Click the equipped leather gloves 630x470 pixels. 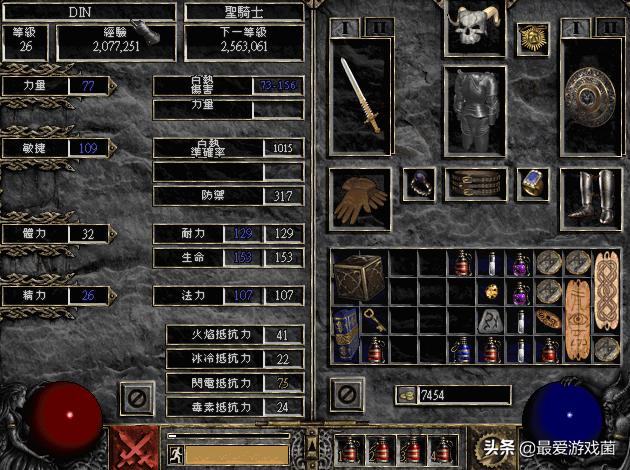360,196
